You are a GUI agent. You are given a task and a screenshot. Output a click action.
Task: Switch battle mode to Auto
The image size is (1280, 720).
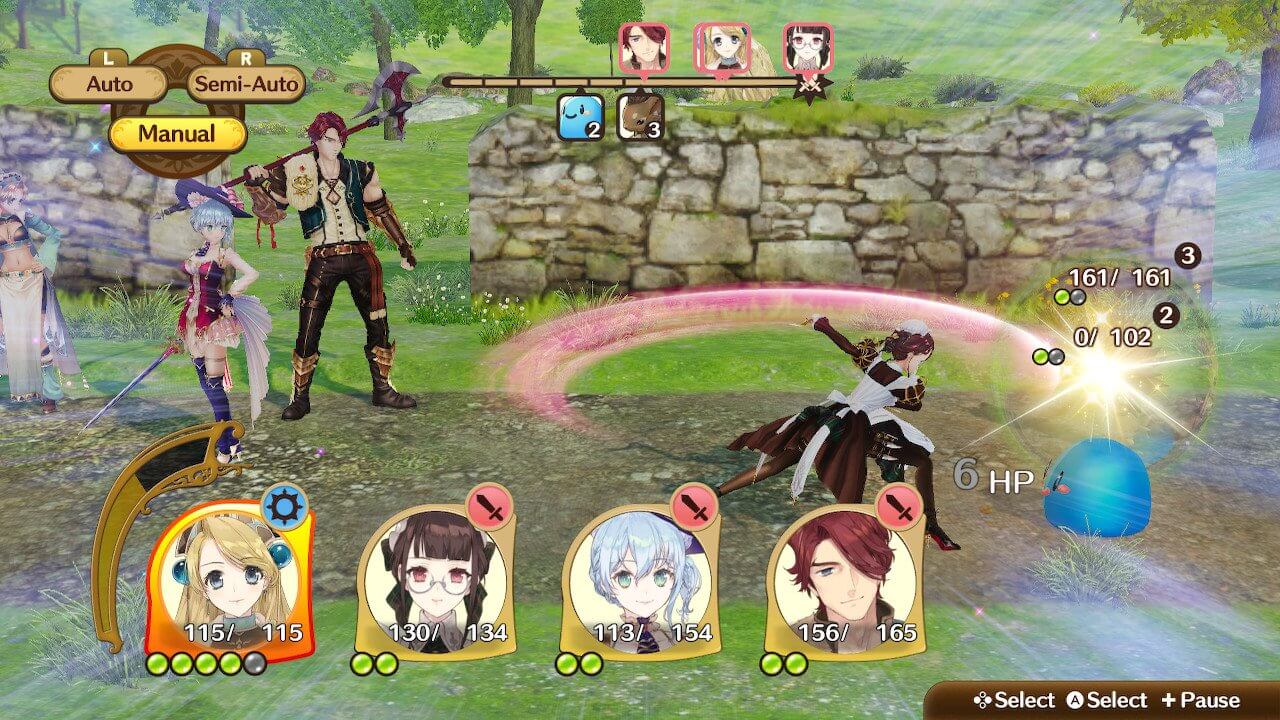pos(109,84)
